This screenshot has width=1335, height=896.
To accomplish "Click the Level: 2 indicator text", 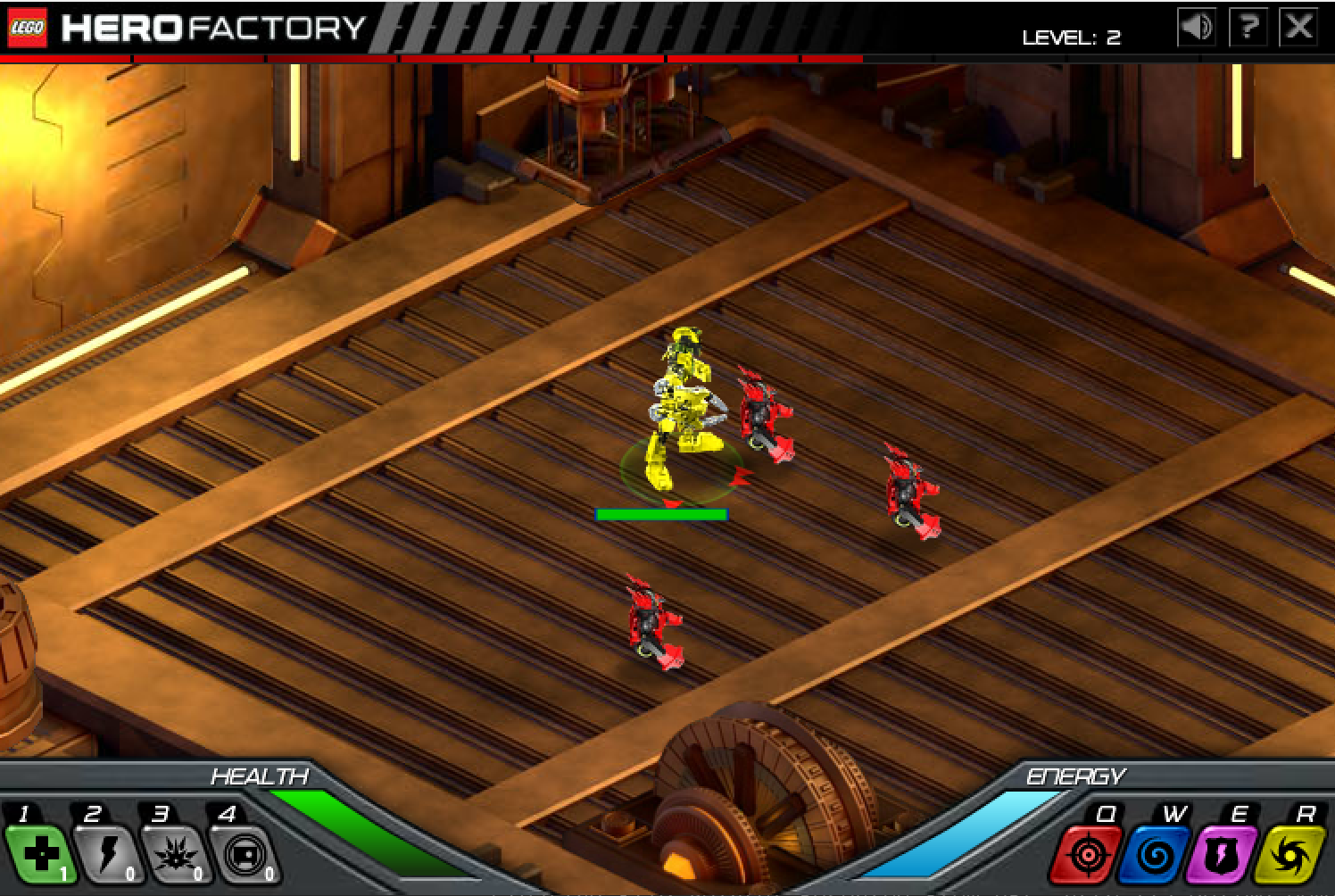I will [x=1073, y=37].
